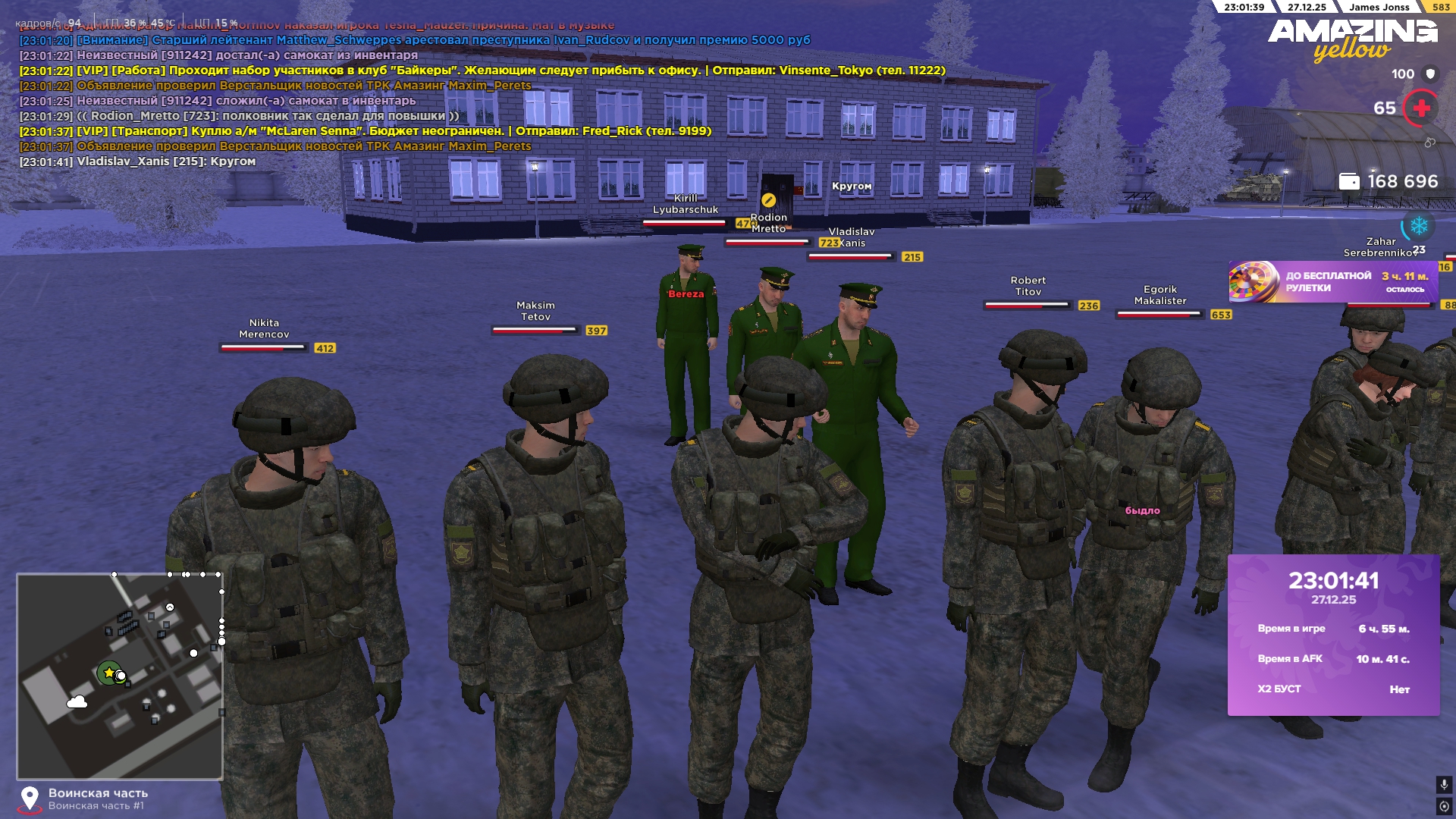The width and height of the screenshot is (1456, 819).
Task: Click the minimap
Action: tap(120, 676)
